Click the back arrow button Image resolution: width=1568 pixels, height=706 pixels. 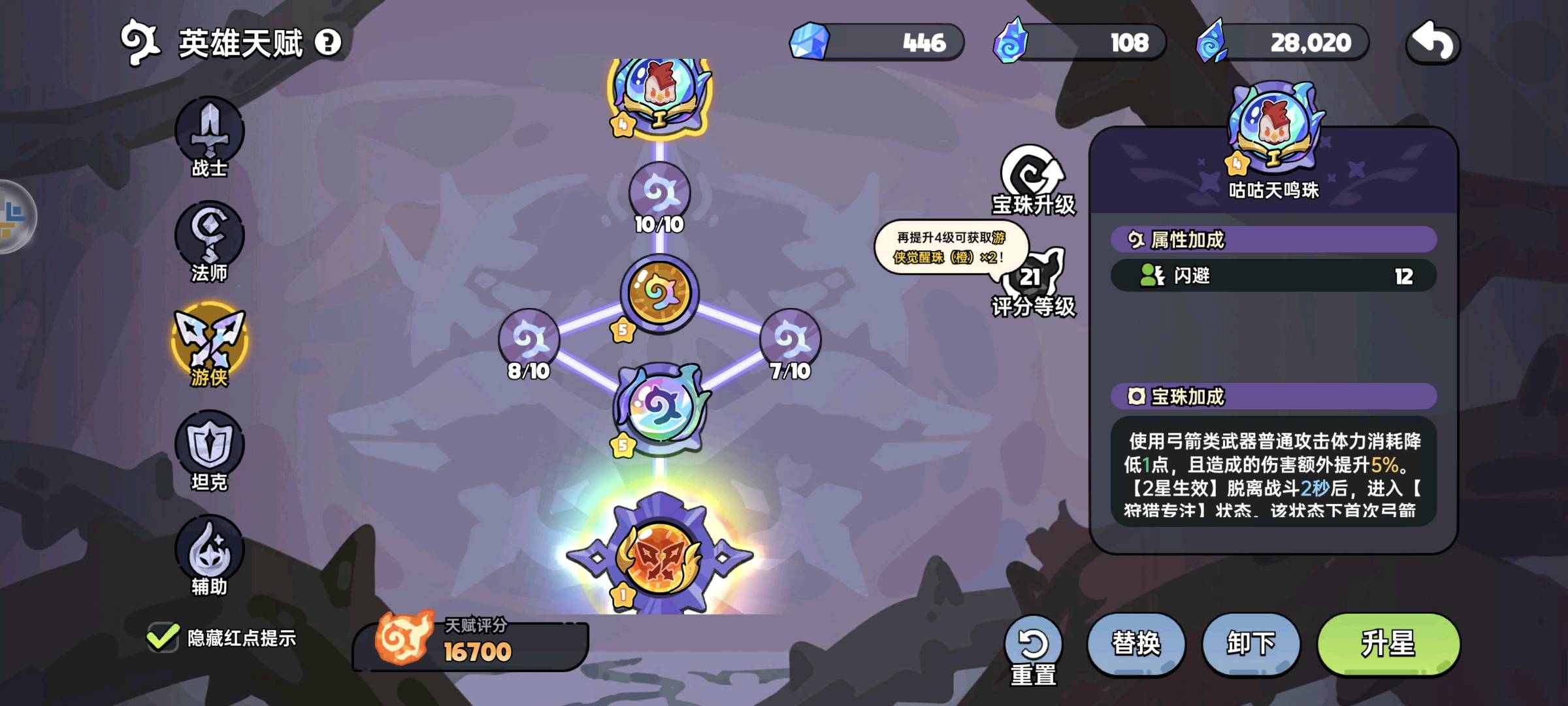coord(1432,43)
